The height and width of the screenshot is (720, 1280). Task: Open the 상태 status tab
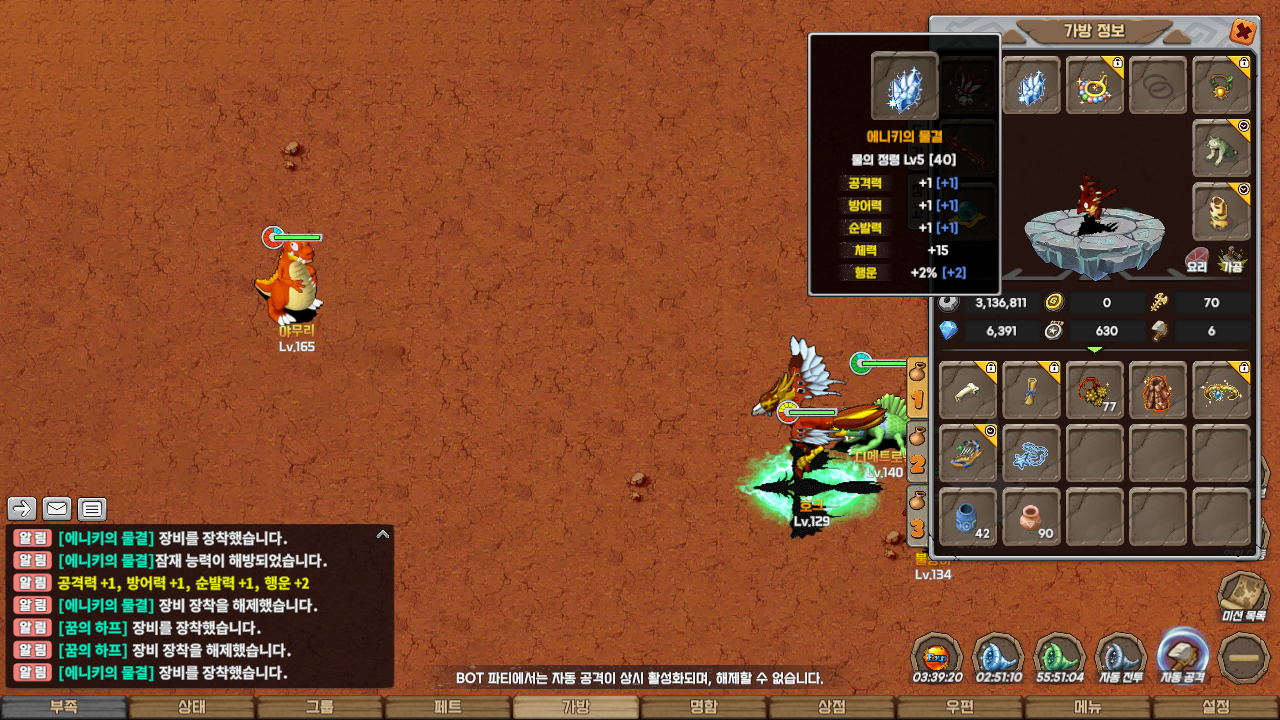tap(192, 707)
